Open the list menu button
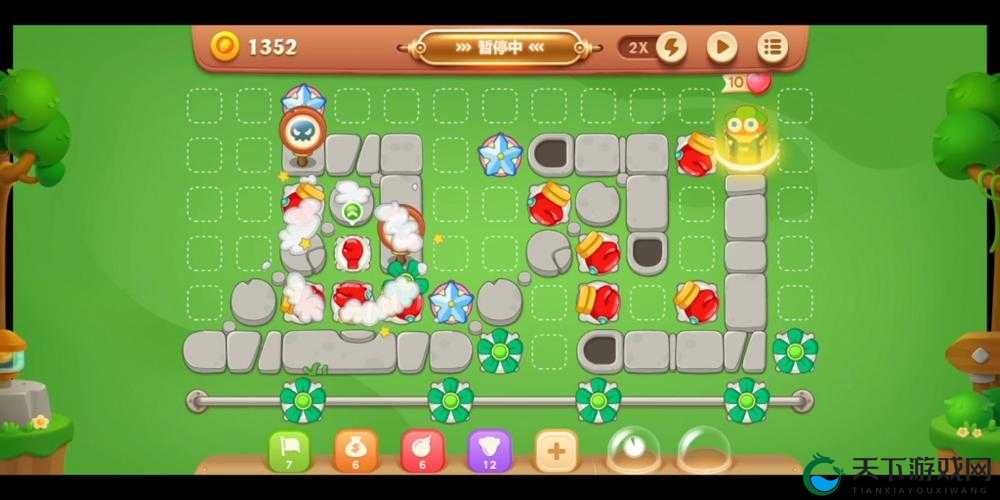 (x=772, y=47)
